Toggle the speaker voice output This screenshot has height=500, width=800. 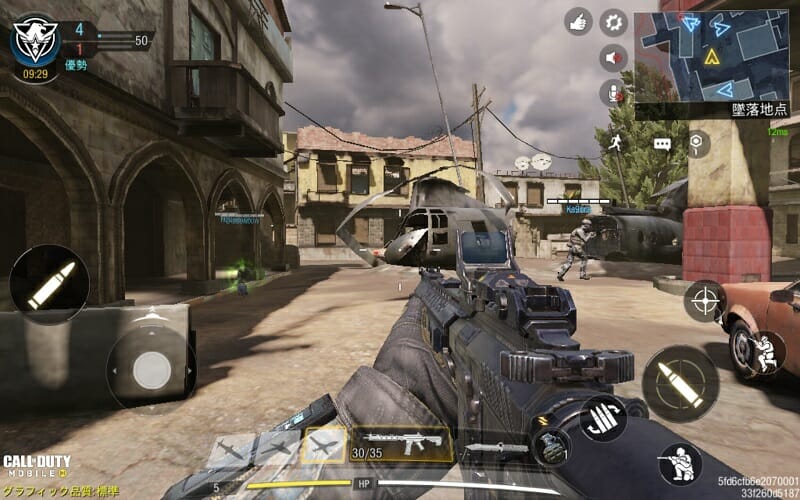(x=613, y=58)
